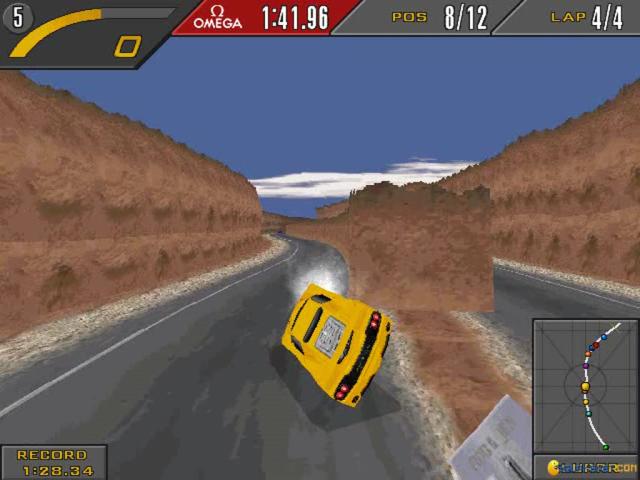Click the track minimap
This screenshot has height=480, width=640.
point(584,386)
